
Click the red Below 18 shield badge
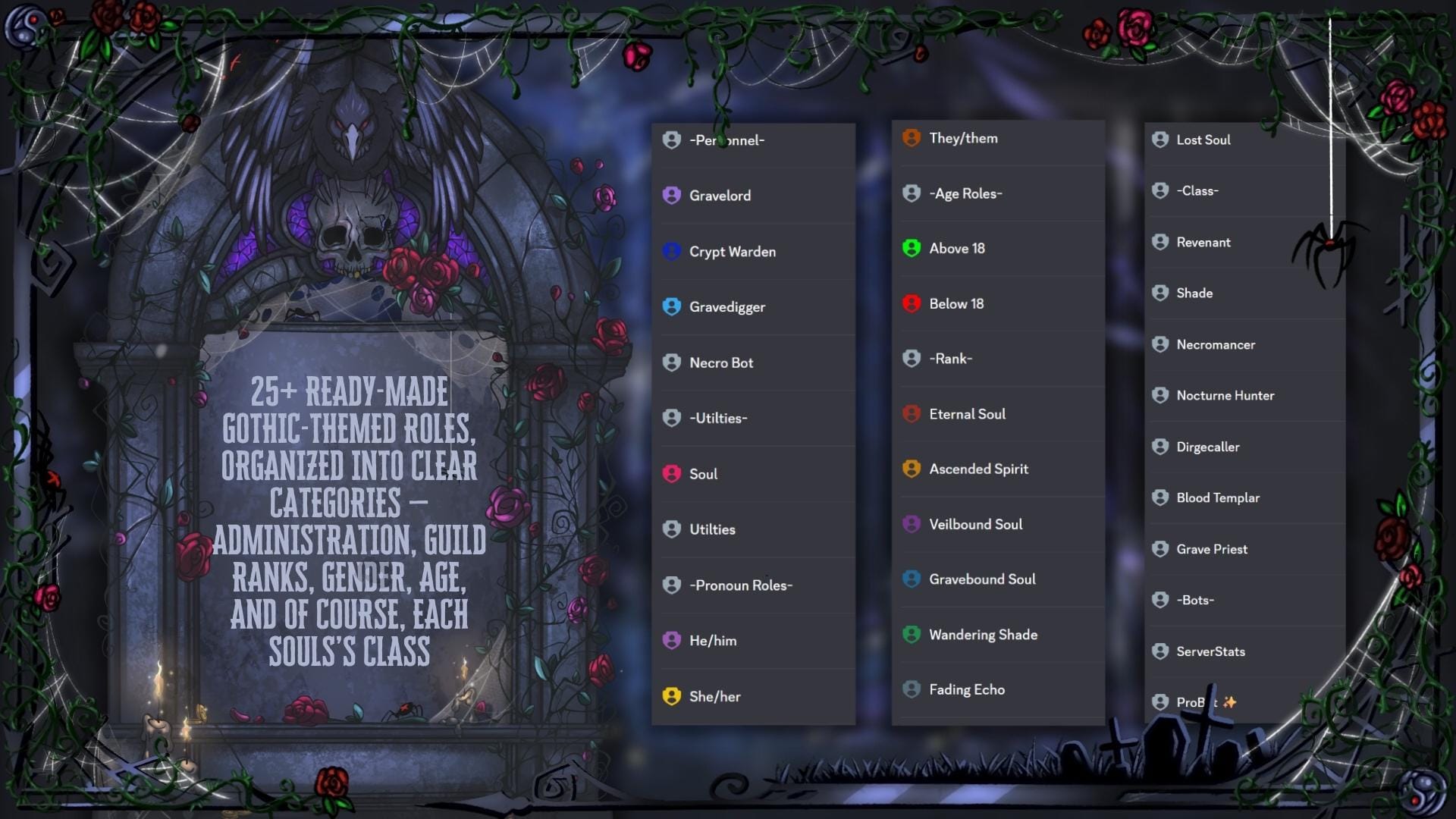[911, 303]
